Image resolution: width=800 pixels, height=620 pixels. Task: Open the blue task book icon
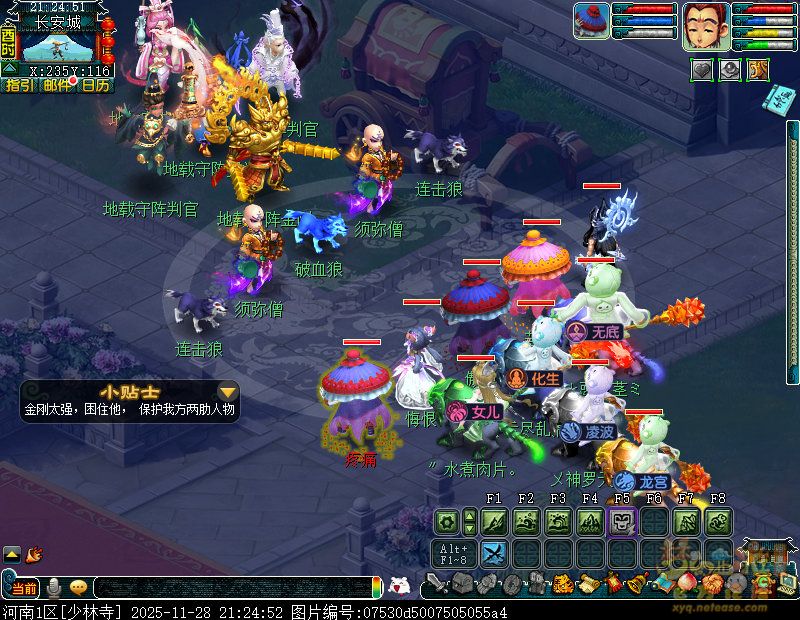[x=780, y=99]
